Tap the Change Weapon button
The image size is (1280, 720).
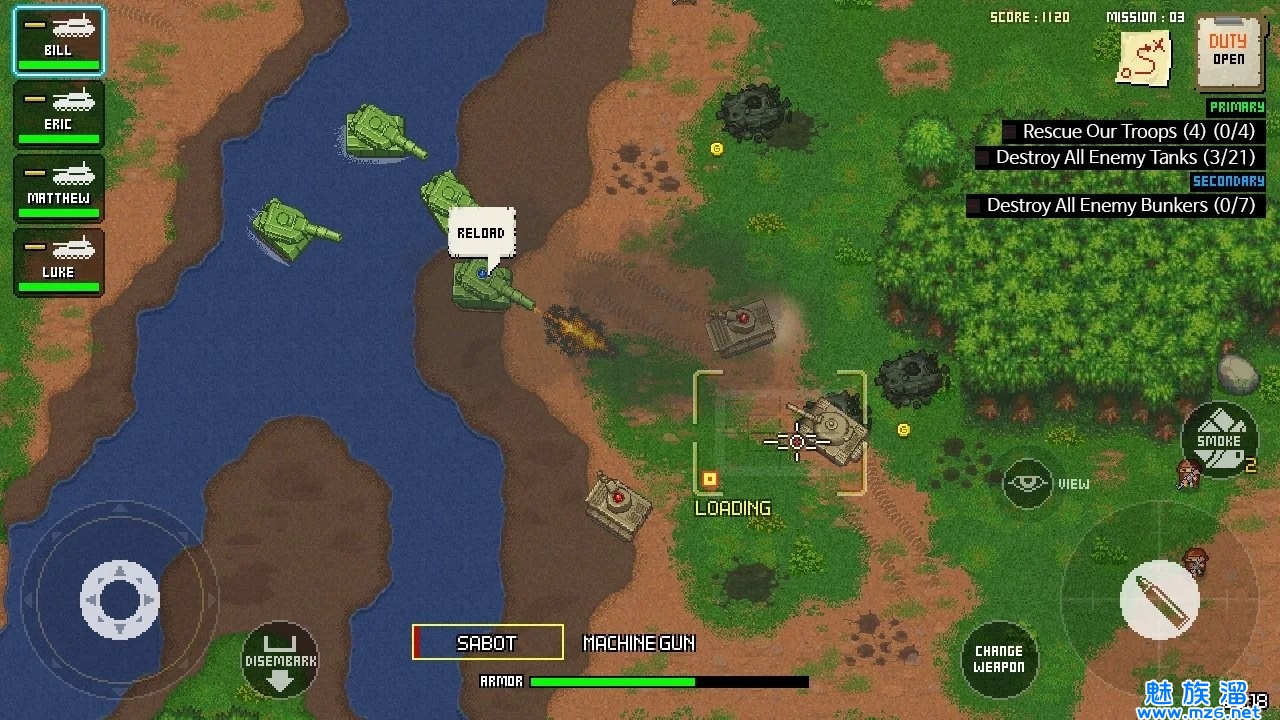999,659
